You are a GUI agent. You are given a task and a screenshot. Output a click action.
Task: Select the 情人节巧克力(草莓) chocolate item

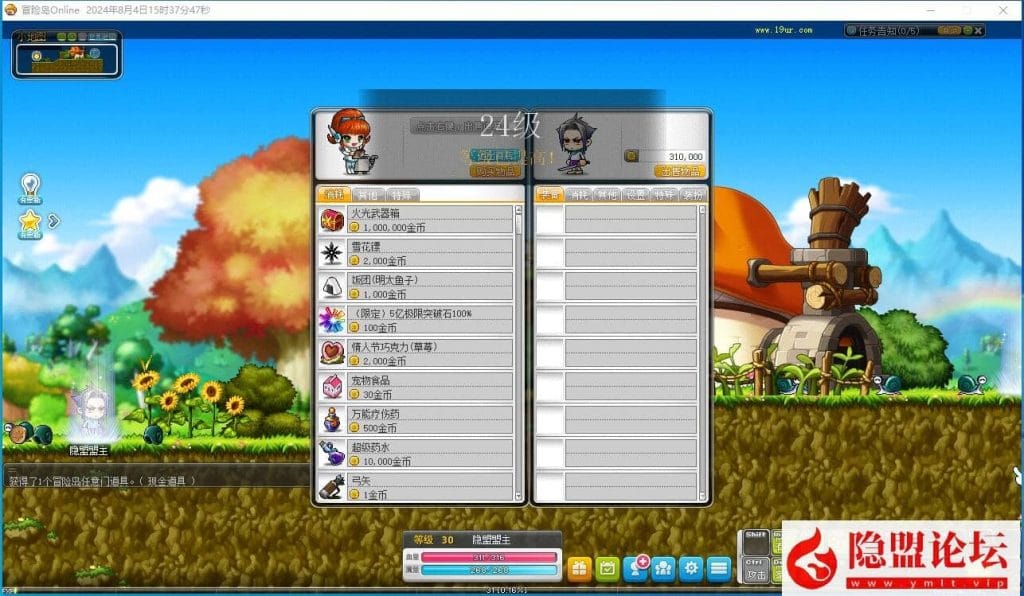[x=418, y=353]
